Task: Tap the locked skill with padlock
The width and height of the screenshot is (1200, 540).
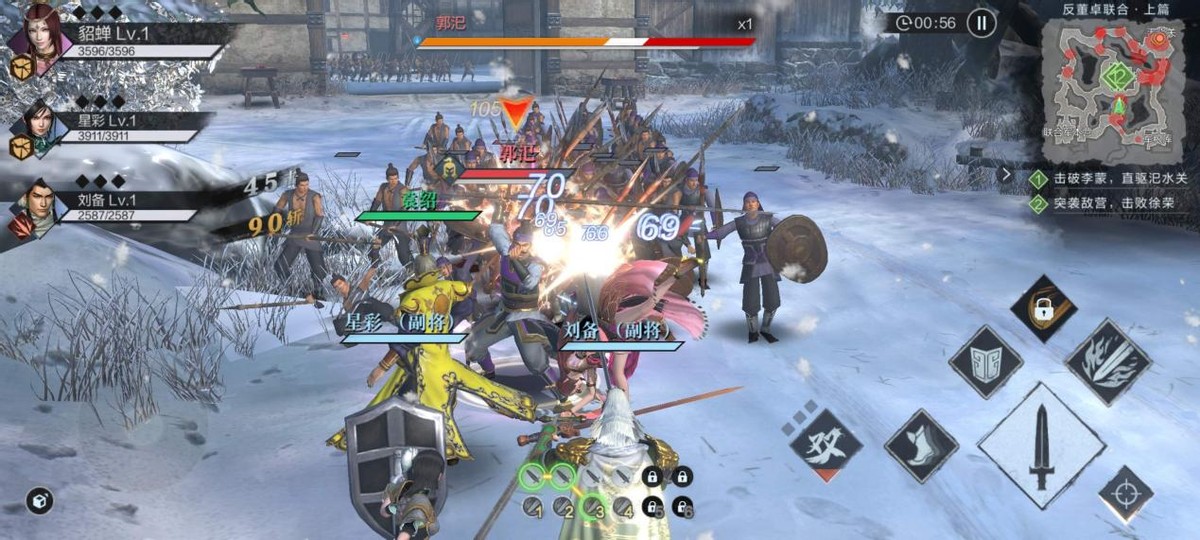Action: pos(1043,308)
